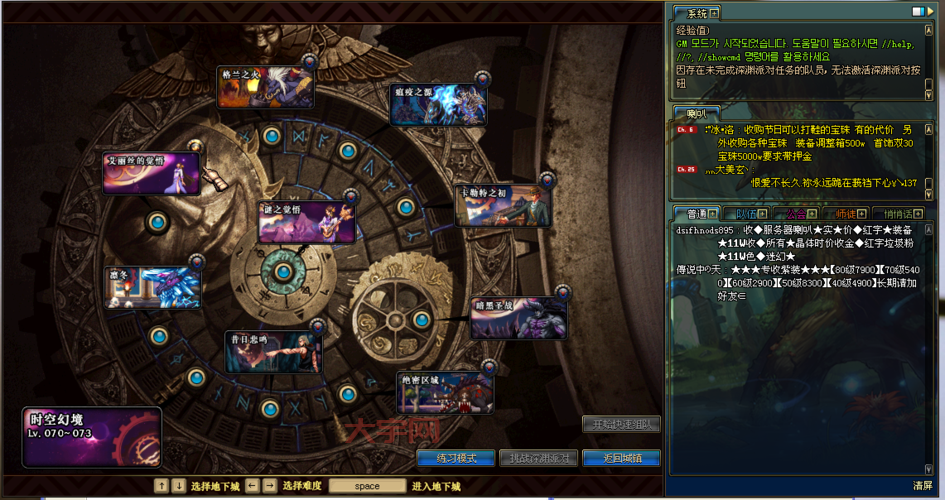Screen dimensions: 945x500
Task: Clear the chat with 清屏
Action: [x=922, y=486]
